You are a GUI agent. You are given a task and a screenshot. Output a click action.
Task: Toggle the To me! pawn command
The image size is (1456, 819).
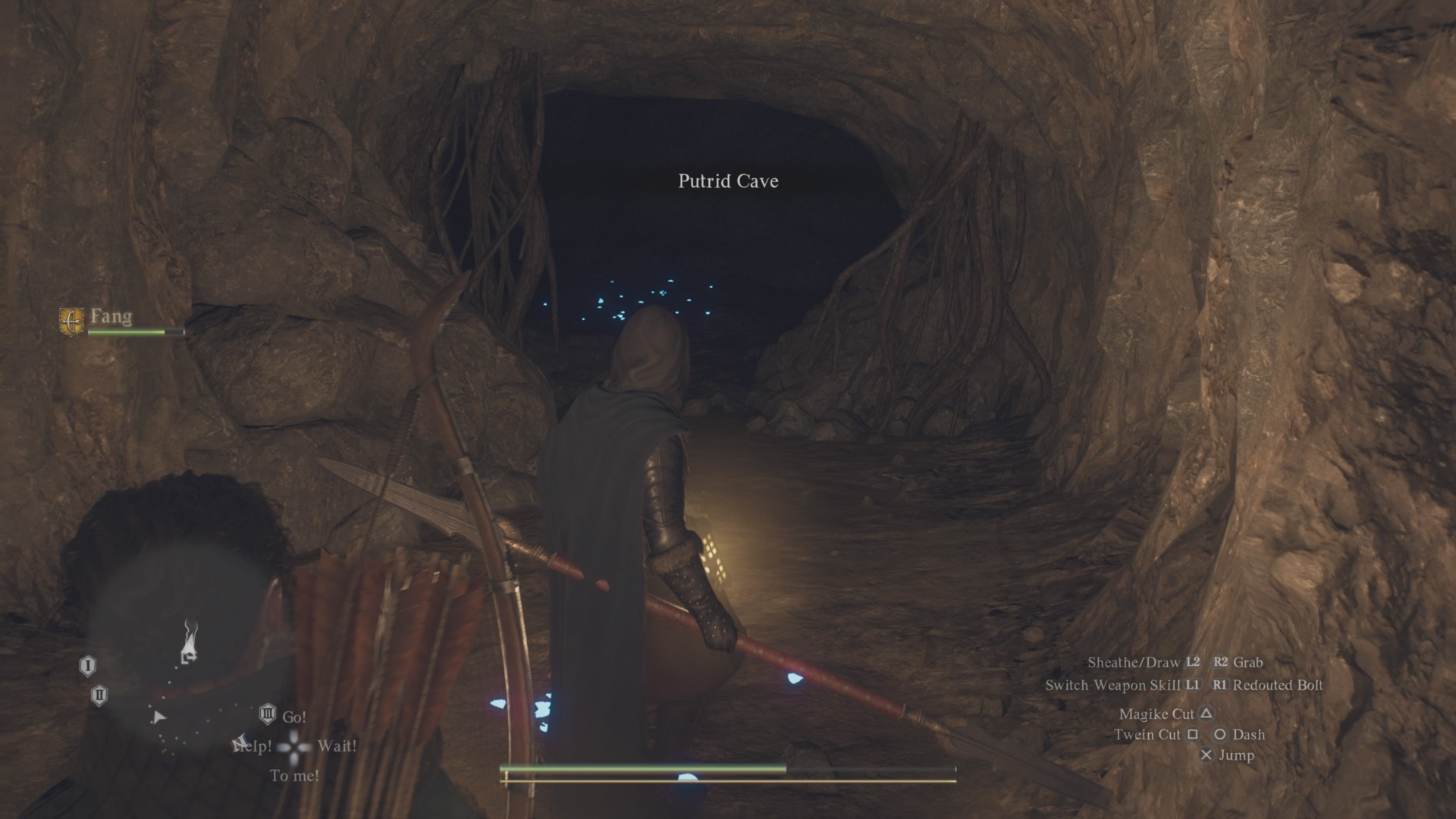pos(293,775)
